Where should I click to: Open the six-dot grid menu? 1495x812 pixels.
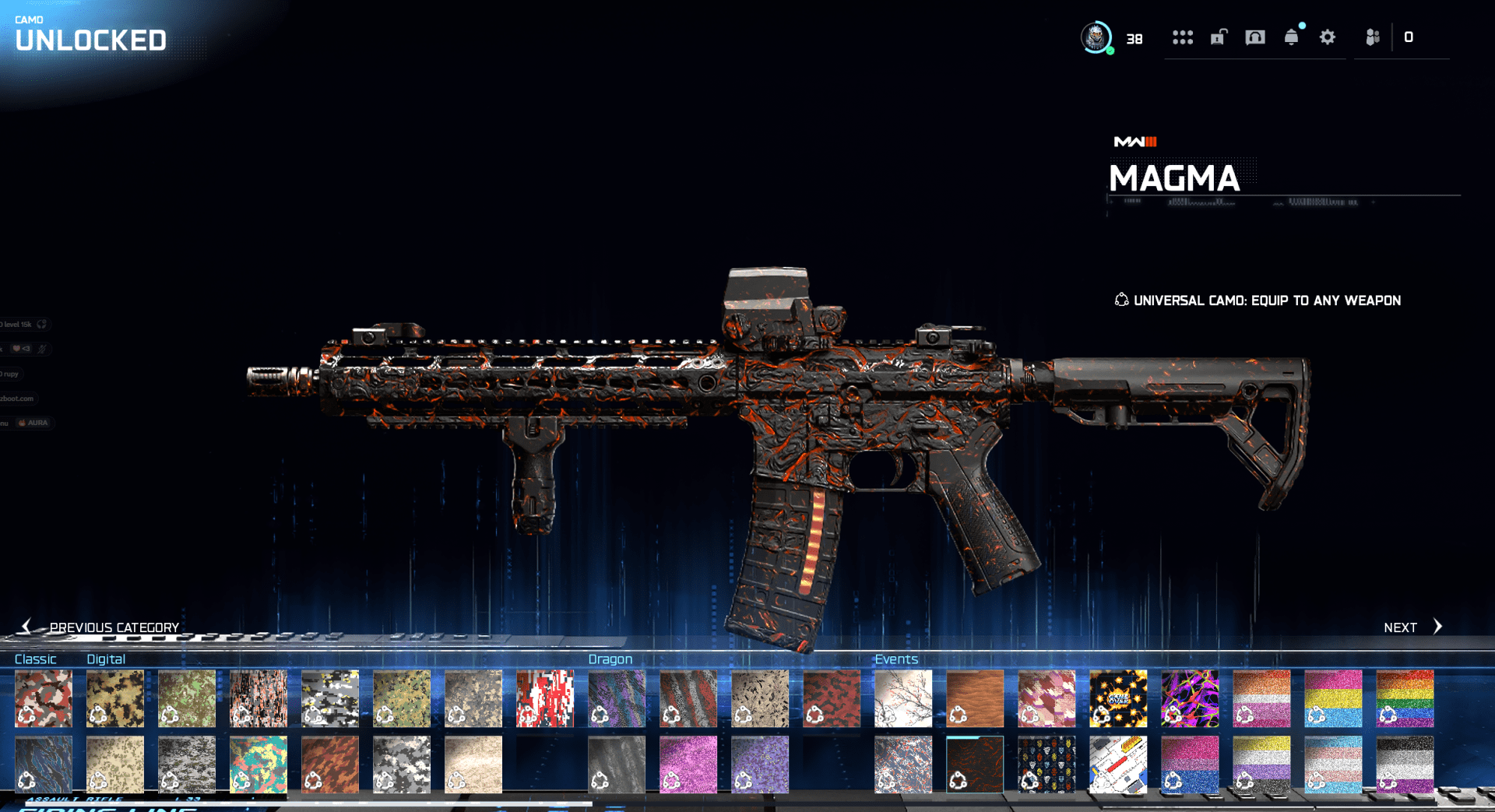click(1183, 37)
